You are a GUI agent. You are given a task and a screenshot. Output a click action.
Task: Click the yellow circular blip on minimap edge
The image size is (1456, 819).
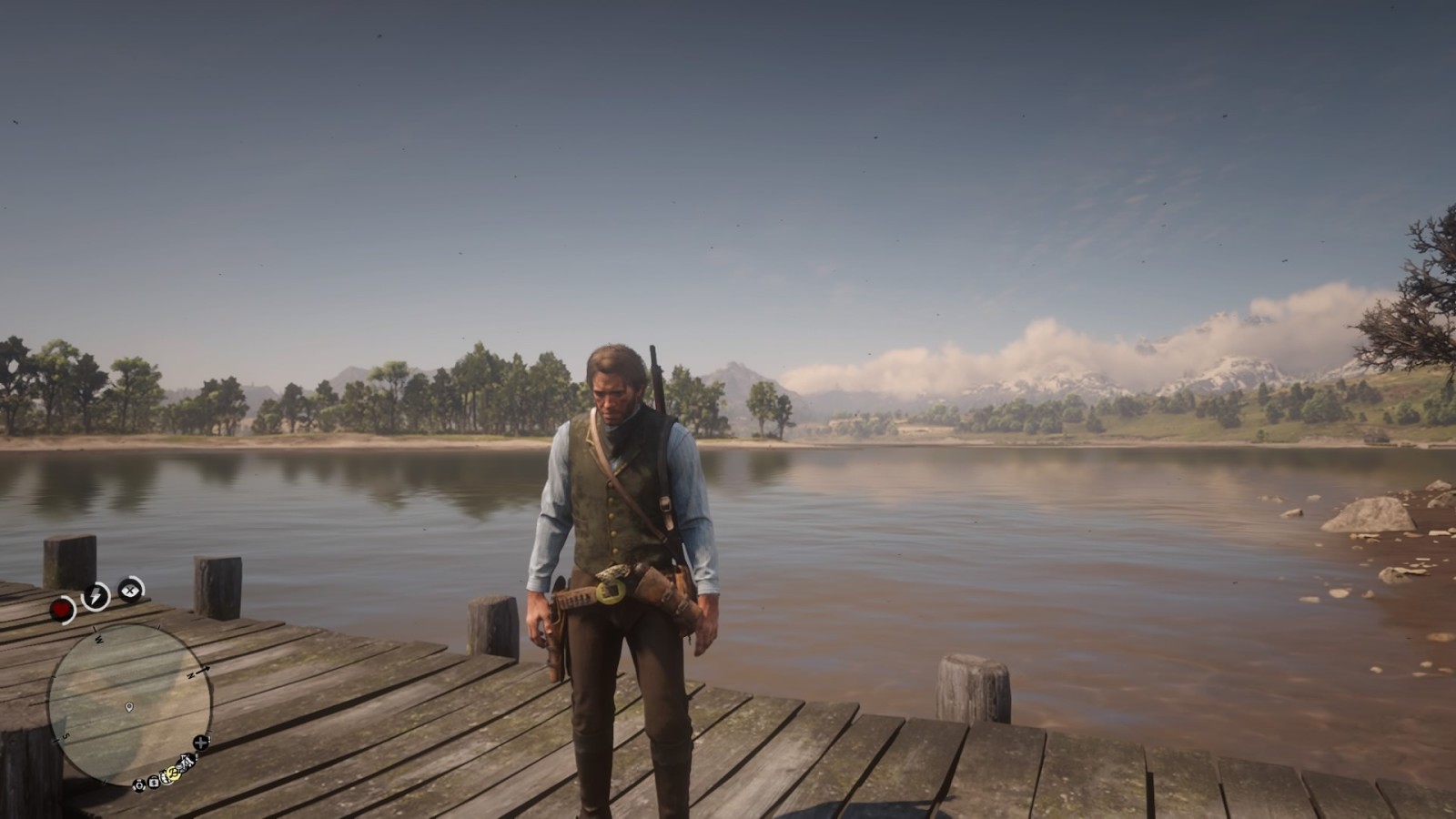click(x=174, y=773)
